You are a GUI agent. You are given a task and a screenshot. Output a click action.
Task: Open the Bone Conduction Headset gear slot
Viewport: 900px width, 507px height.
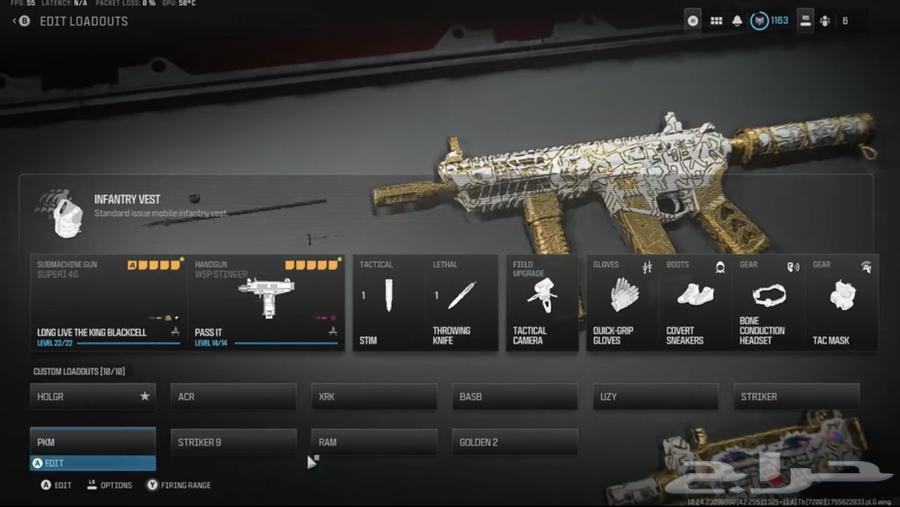tap(768, 302)
